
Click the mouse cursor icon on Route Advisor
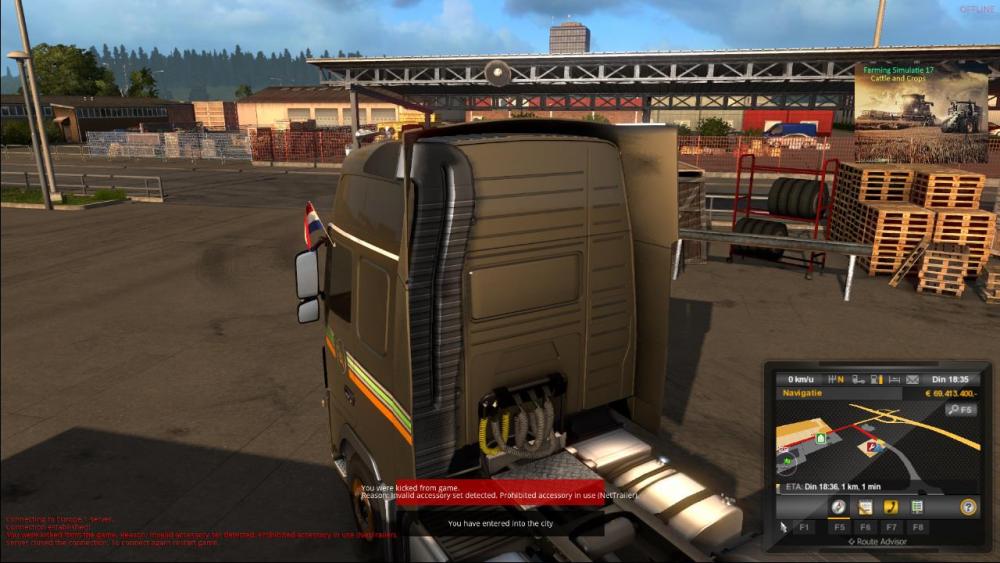tap(784, 526)
